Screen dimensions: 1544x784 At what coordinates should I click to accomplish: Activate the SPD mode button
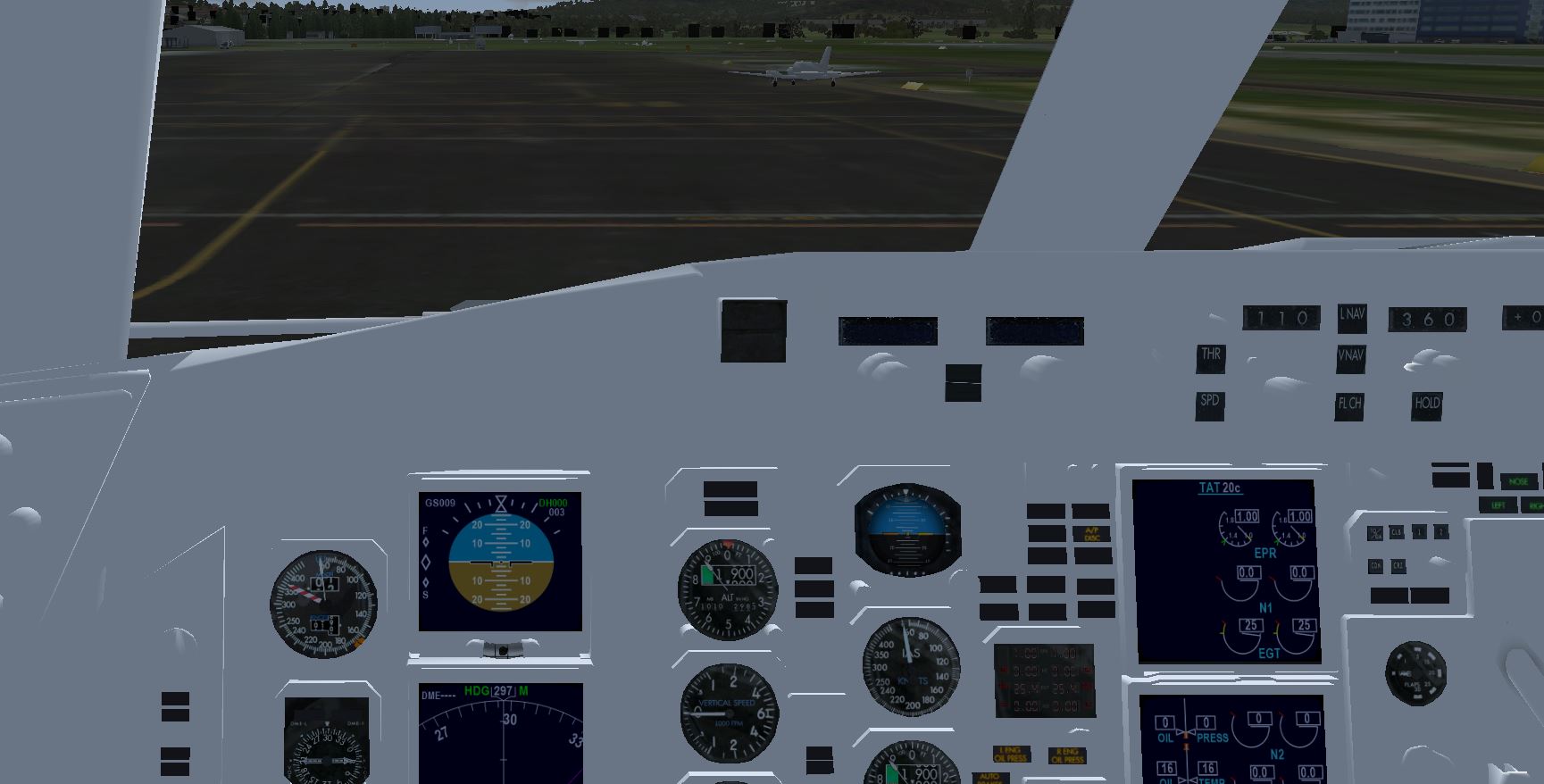1209,403
